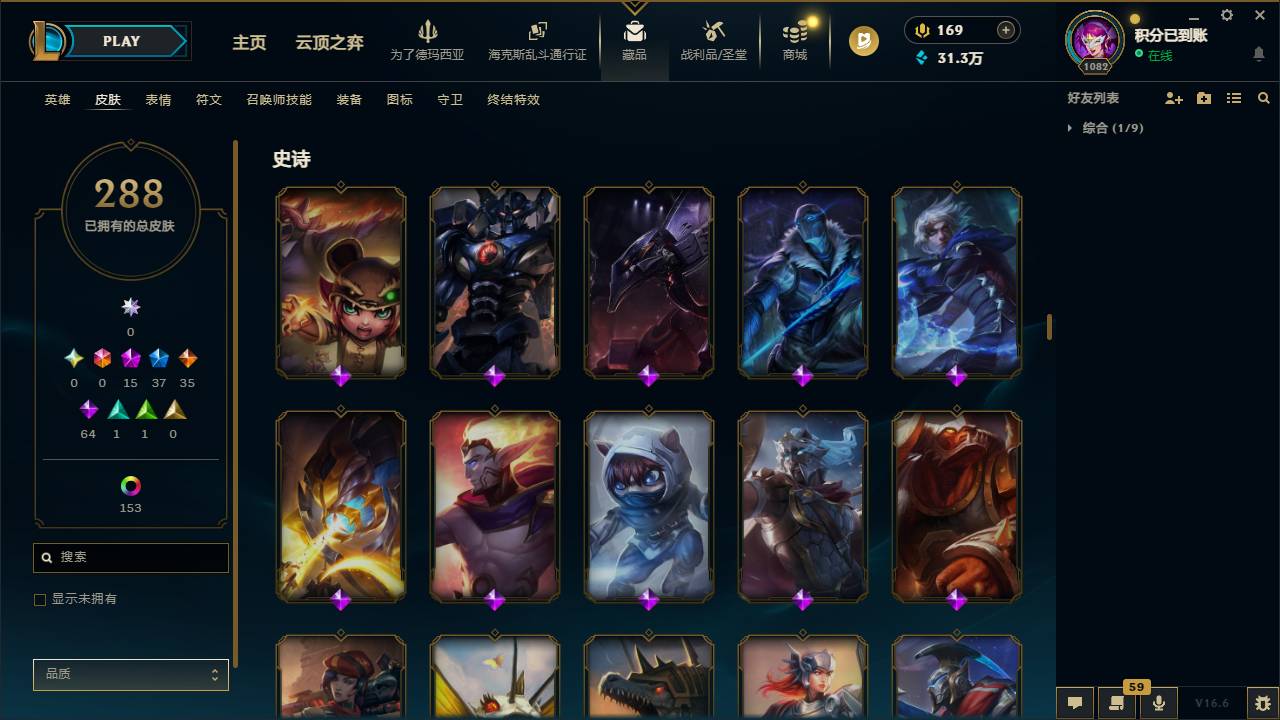Click the create friend group folder icon
1280x720 pixels.
point(1204,98)
